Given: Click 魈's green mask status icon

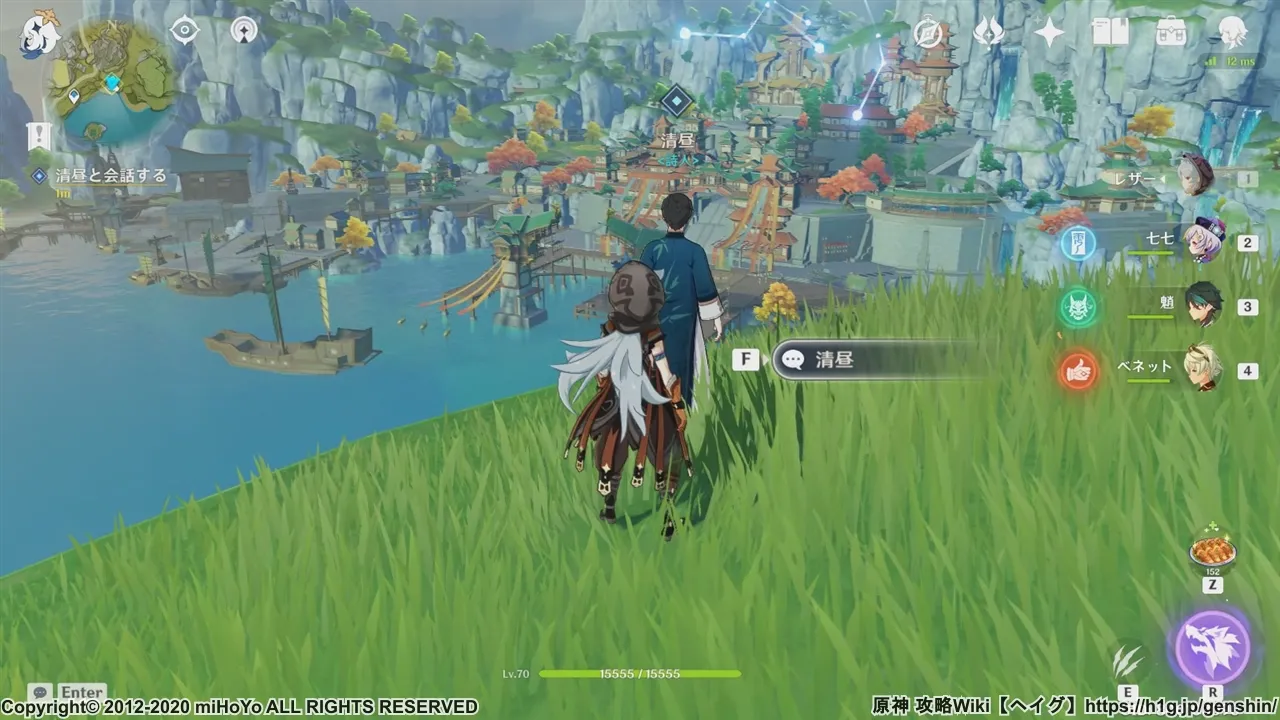Looking at the screenshot, I should tap(1077, 305).
